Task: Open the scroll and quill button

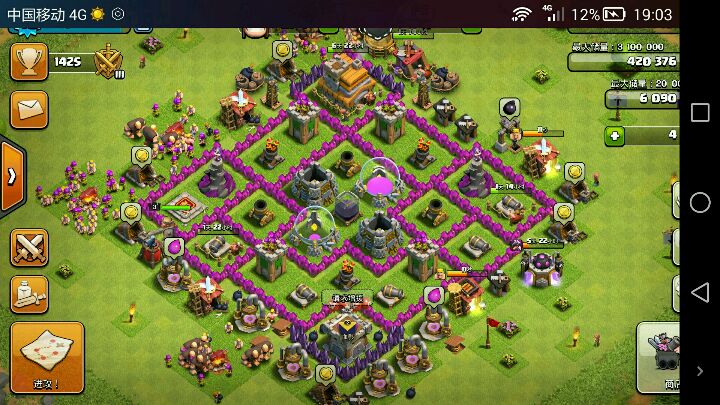Action: (30, 293)
